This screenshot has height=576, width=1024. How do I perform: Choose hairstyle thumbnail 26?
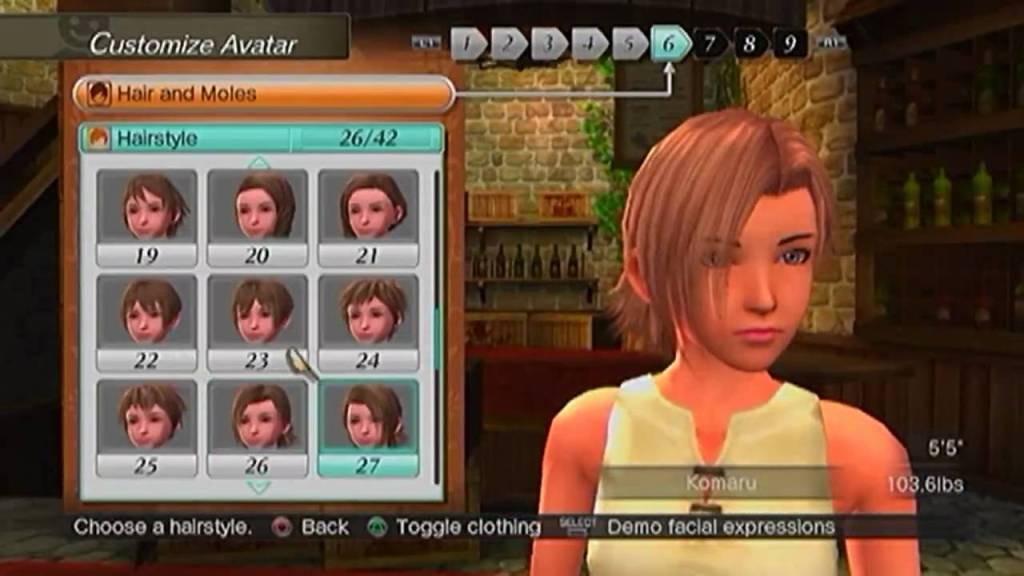[257, 427]
